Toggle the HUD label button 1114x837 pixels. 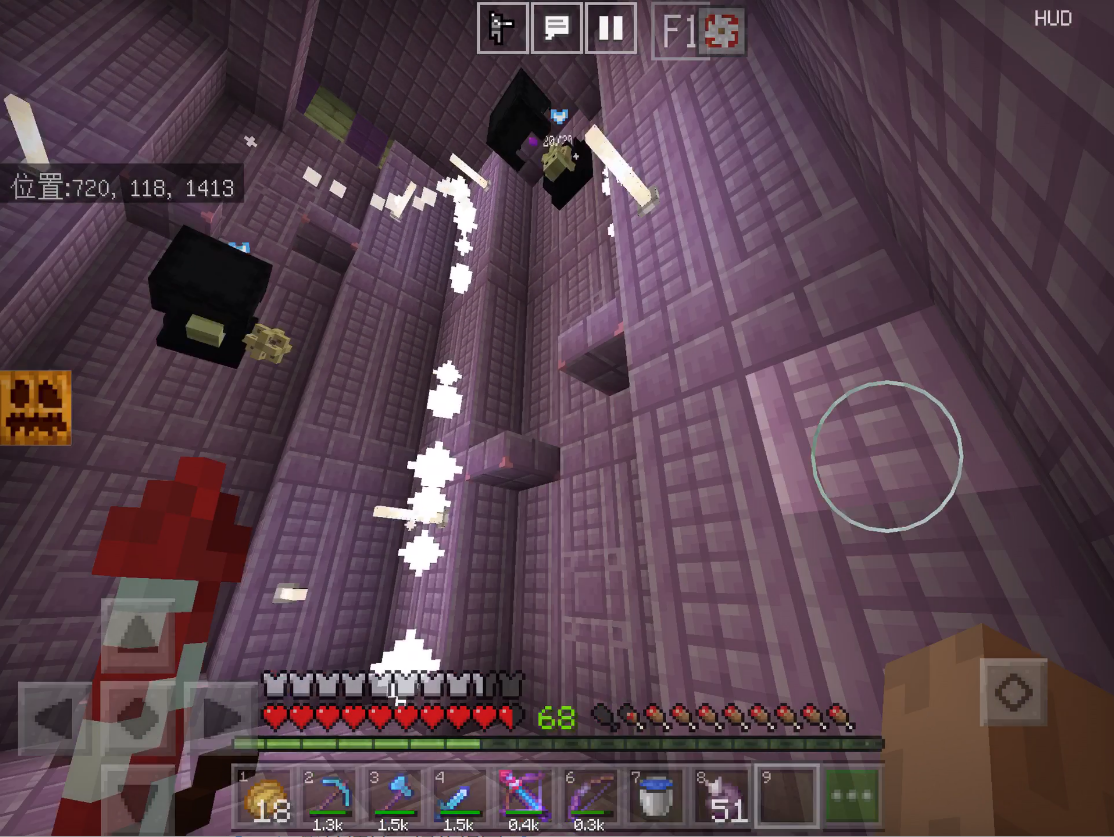click(x=1052, y=19)
